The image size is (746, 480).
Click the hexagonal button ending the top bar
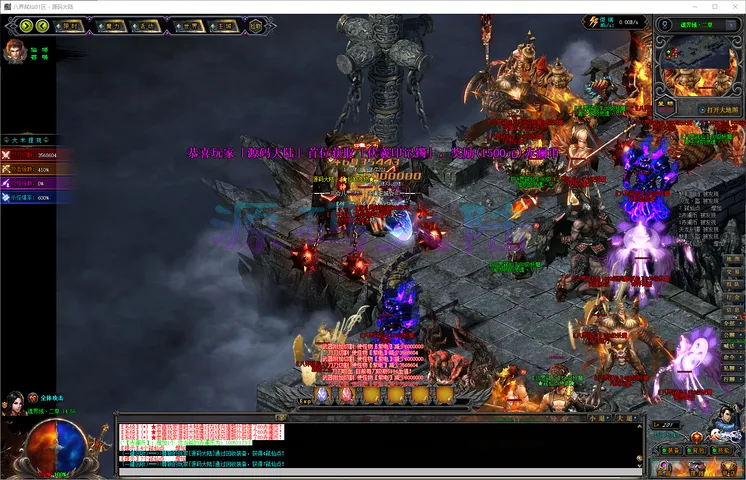[x=257, y=27]
